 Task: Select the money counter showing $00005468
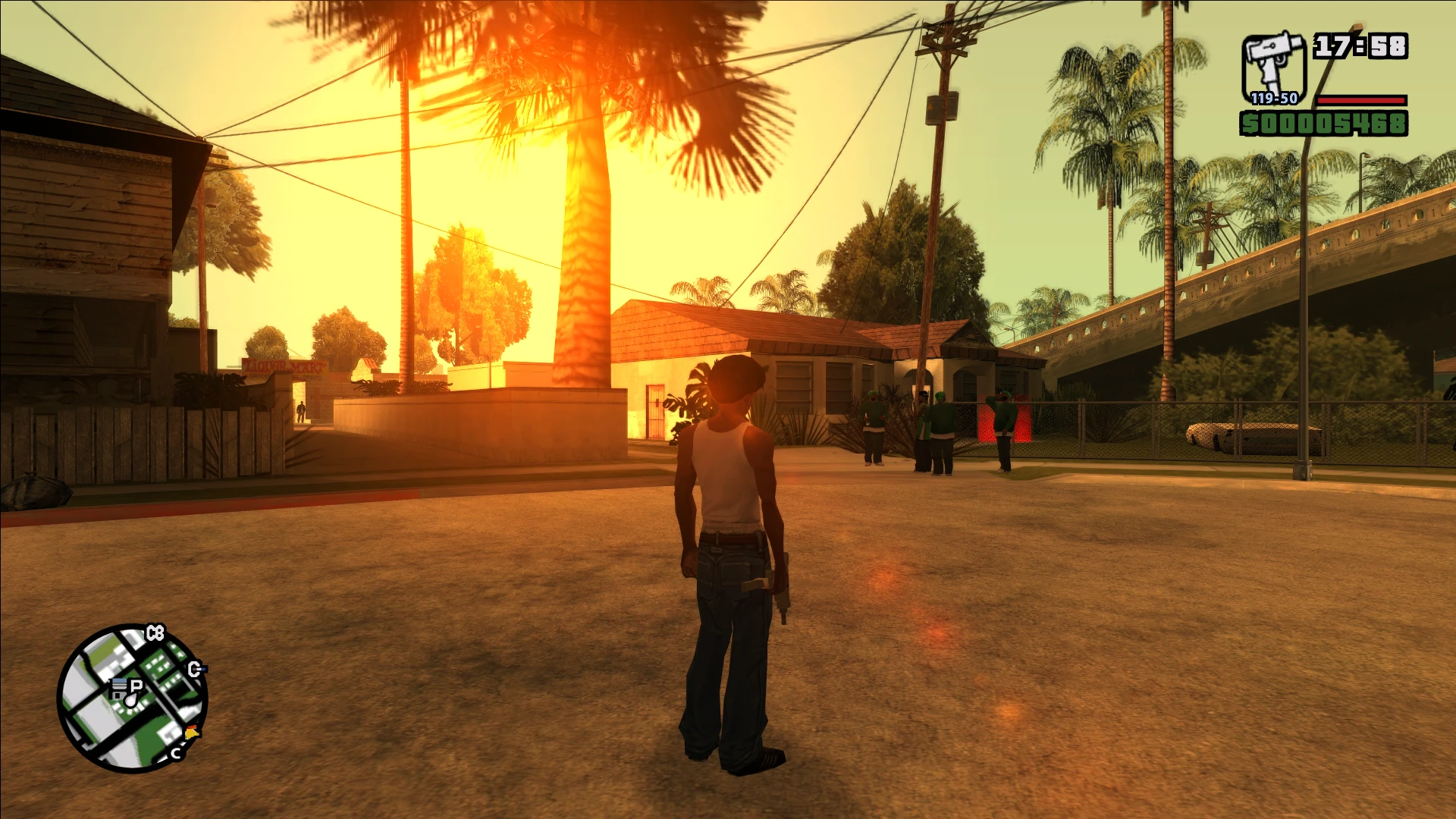point(1323,124)
